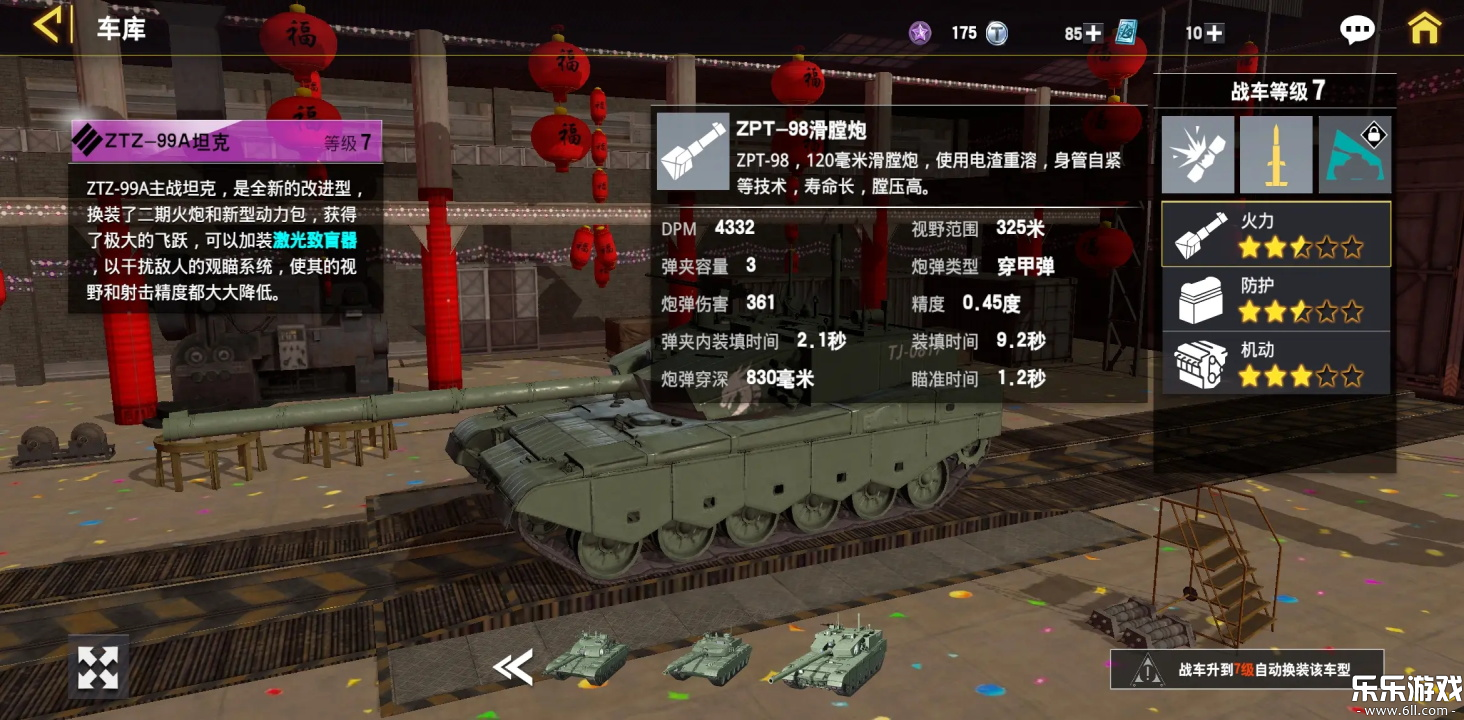This screenshot has height=720, width=1464.
Task: Collapse the tank lineup with double chevron
Action: click(512, 667)
